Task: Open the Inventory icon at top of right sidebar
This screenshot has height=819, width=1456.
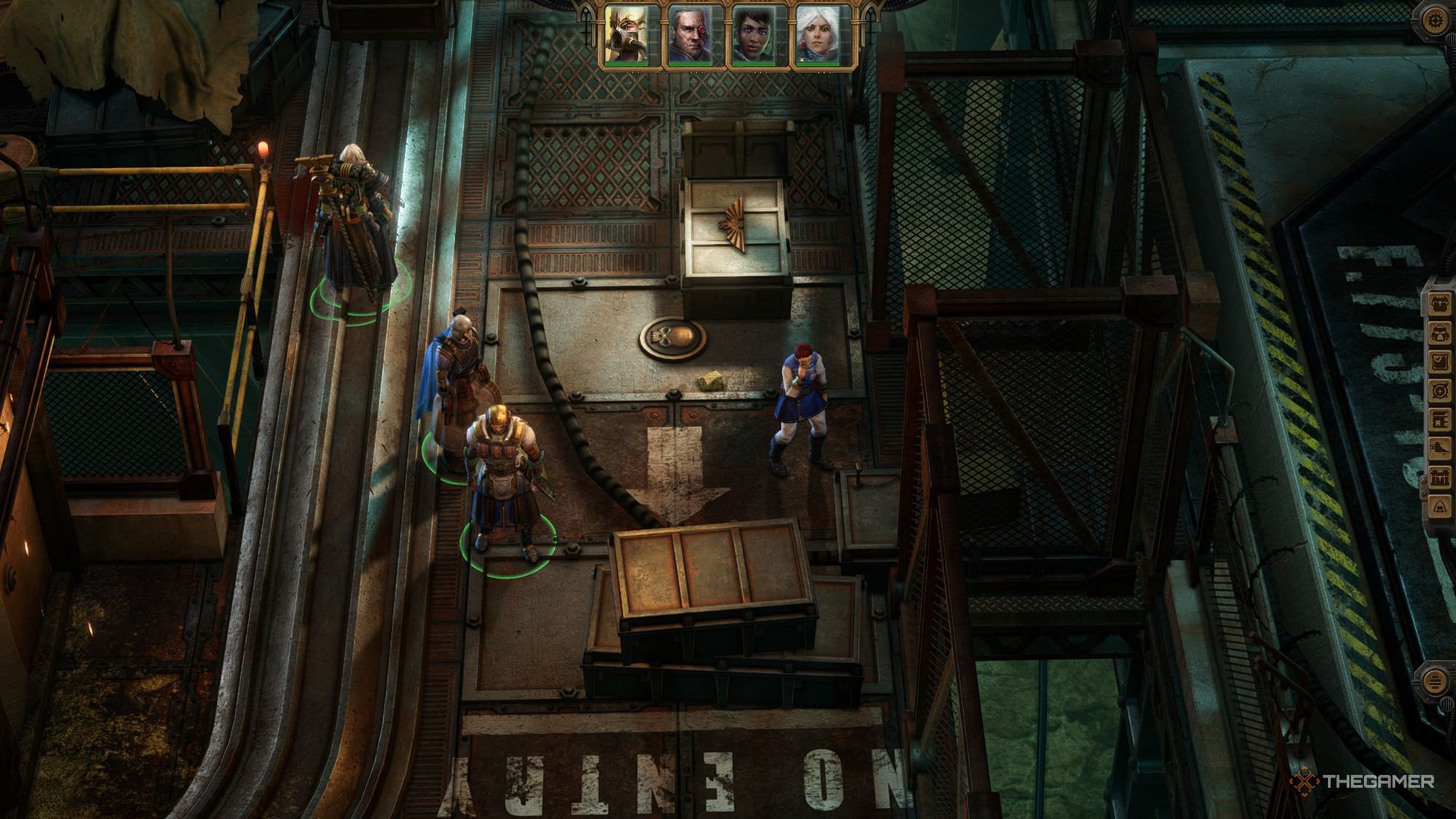Action: (x=1439, y=304)
